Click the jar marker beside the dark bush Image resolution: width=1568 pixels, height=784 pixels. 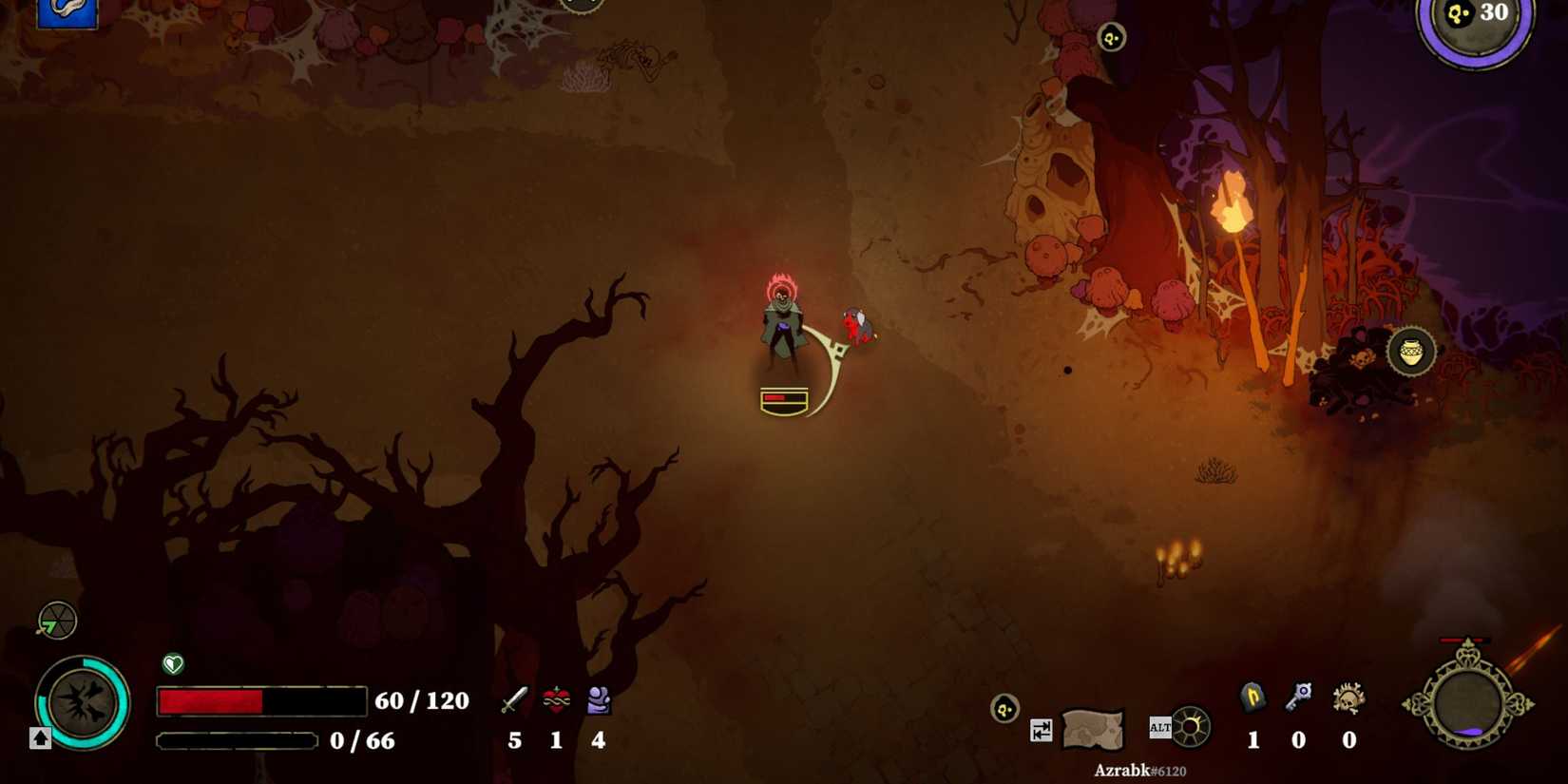coord(1411,352)
